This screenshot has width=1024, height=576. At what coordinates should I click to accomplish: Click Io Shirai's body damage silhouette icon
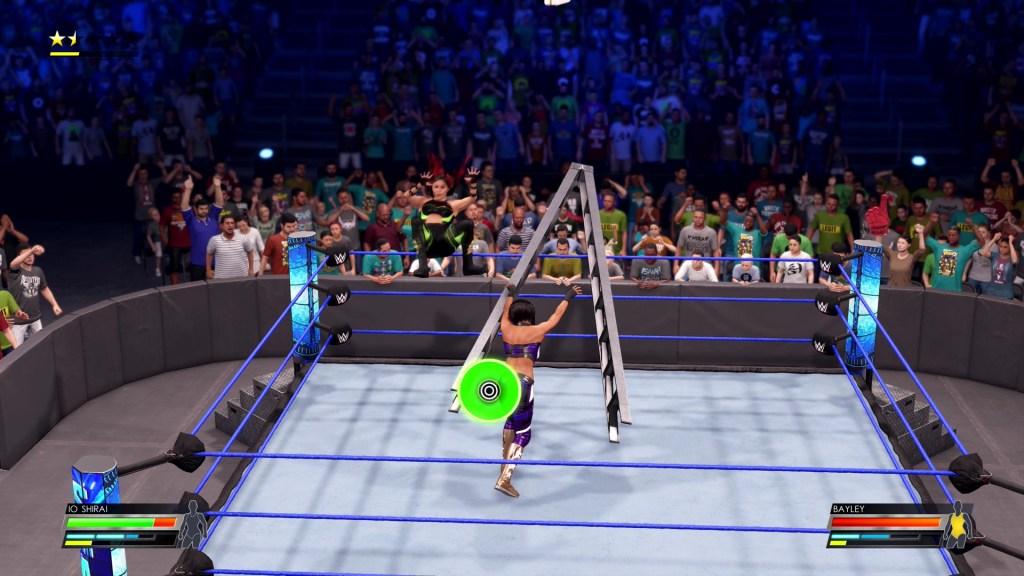click(192, 528)
